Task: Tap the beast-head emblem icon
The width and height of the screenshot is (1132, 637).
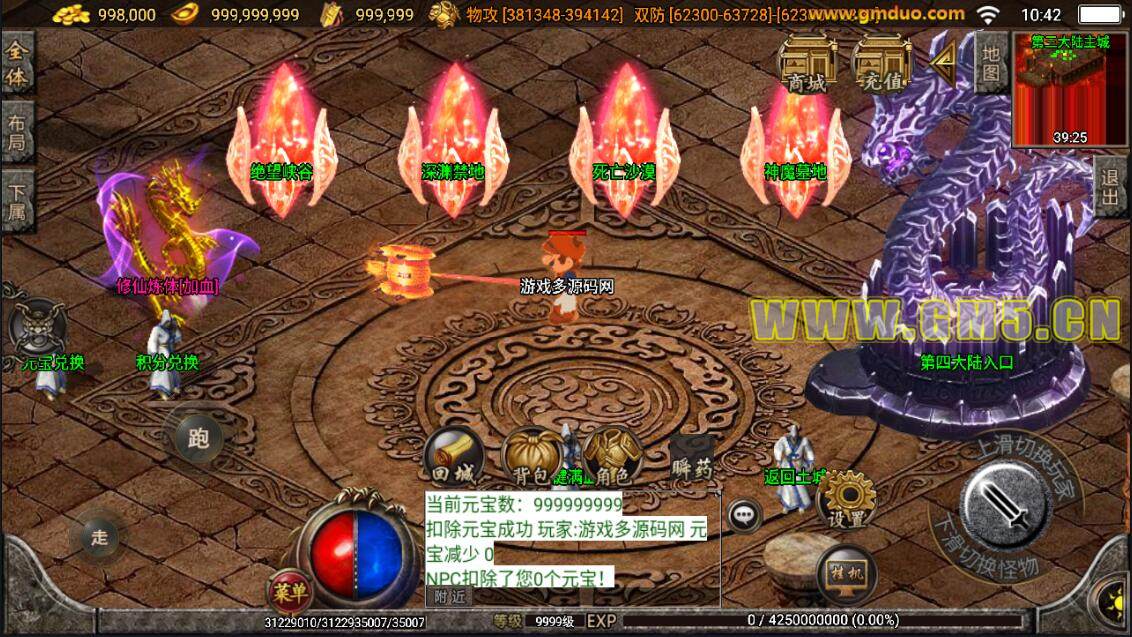Action: 36,327
